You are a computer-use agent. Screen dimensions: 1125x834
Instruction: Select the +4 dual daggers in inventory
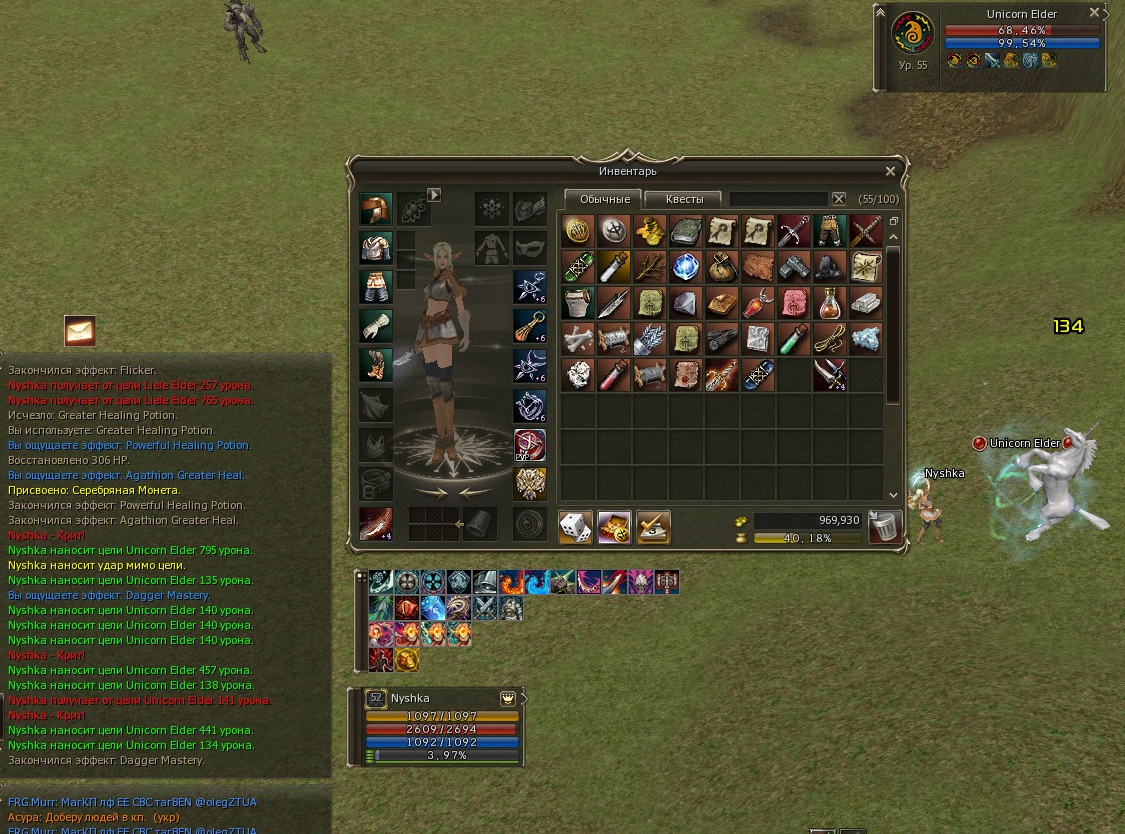pos(830,375)
